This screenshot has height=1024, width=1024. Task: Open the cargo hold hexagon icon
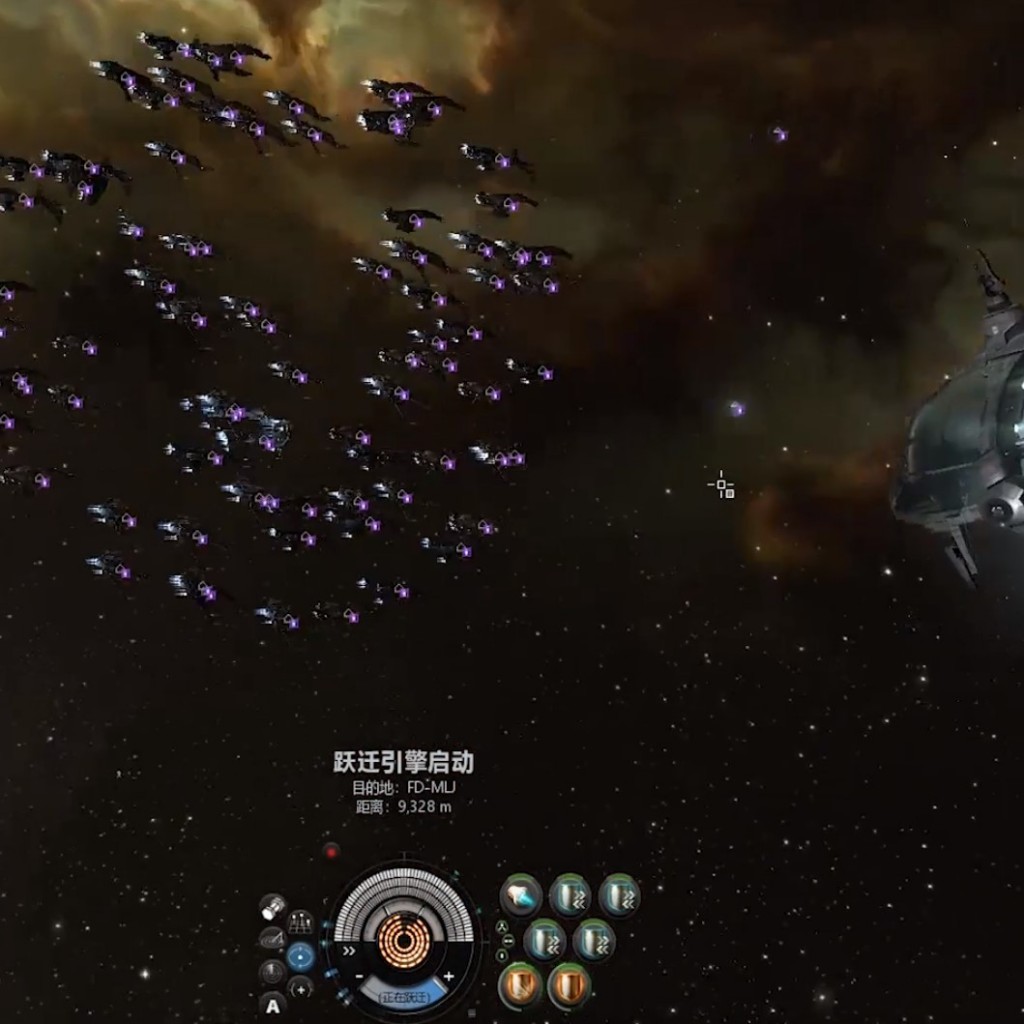pos(272,907)
